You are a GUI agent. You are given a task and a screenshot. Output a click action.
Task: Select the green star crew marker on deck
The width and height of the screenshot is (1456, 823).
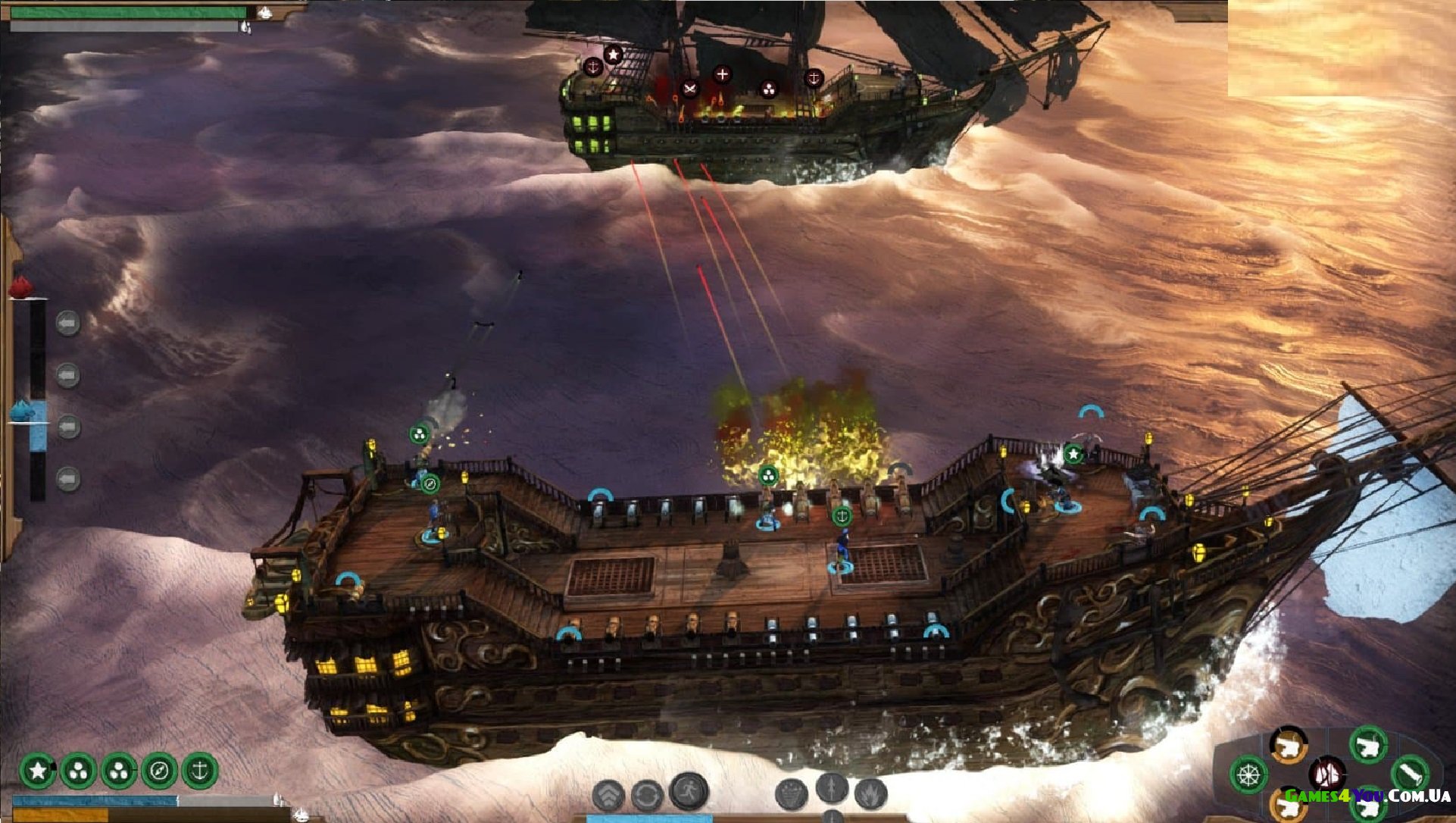pyautogui.click(x=1073, y=454)
